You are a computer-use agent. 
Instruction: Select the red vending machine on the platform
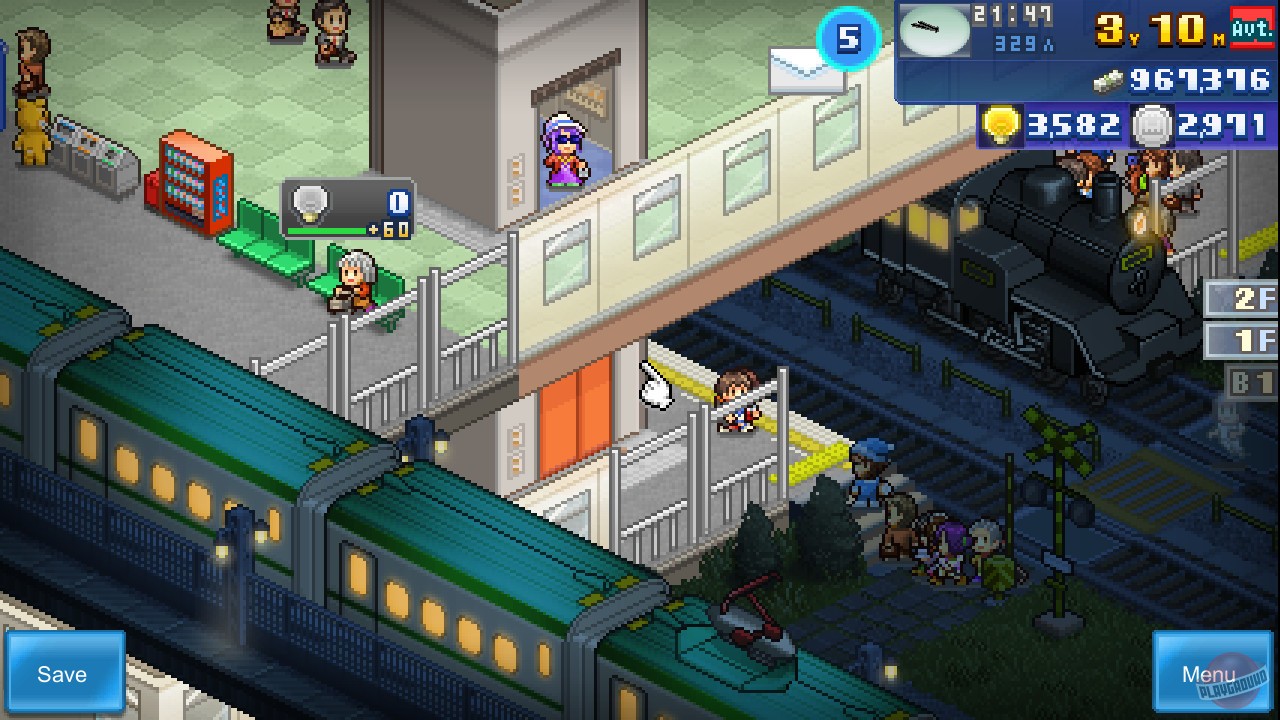[x=193, y=185]
